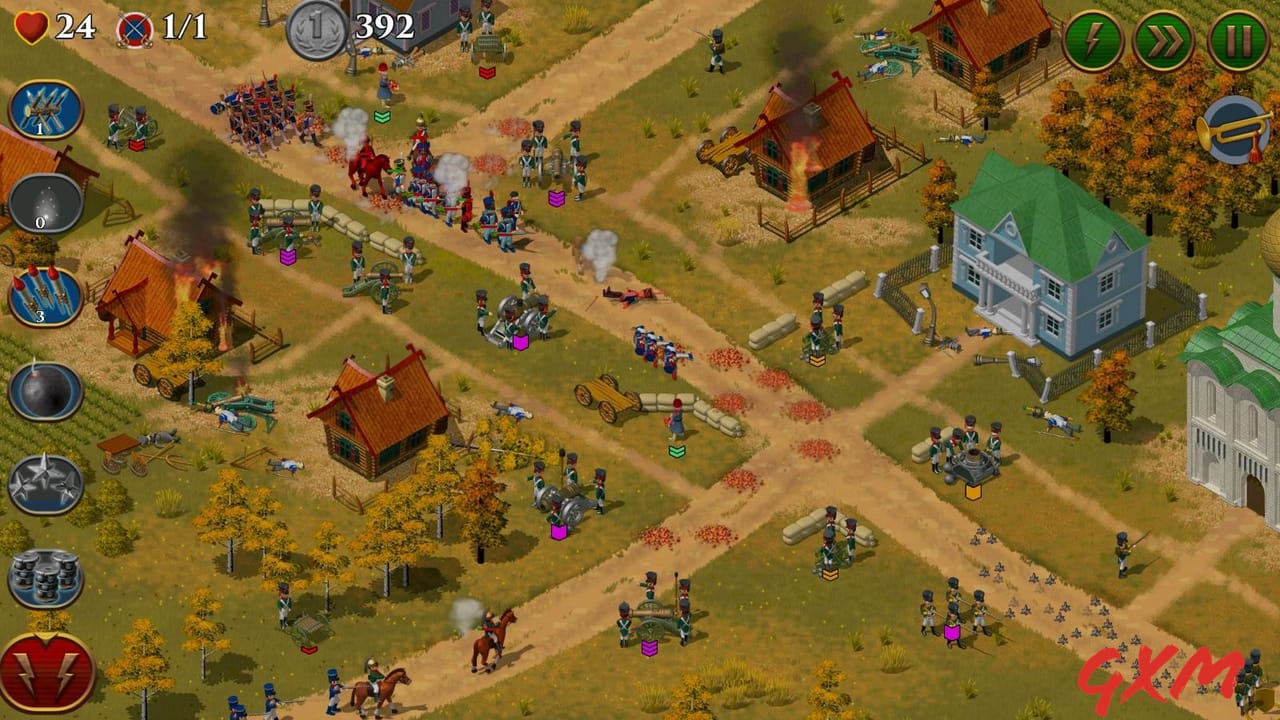This screenshot has height=720, width=1280.
Task: Click the coin currency icon showing 392
Action: tap(318, 25)
